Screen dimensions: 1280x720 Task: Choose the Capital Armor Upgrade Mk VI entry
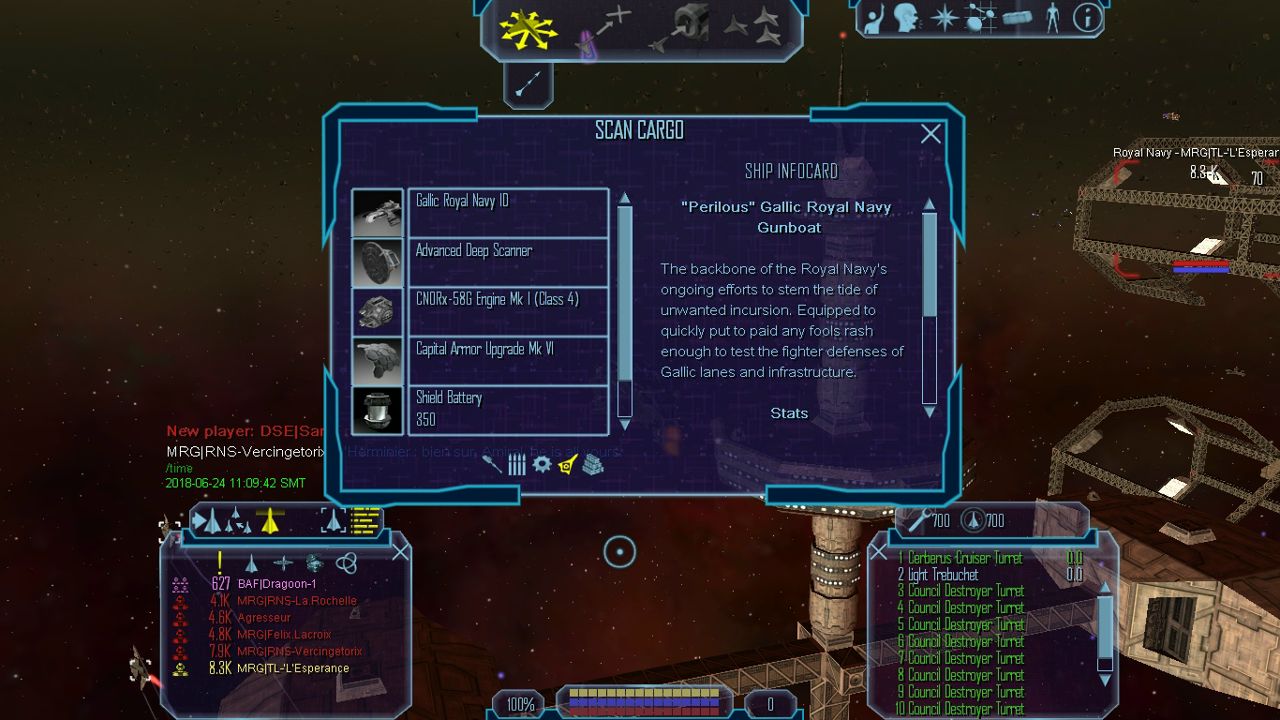(508, 360)
